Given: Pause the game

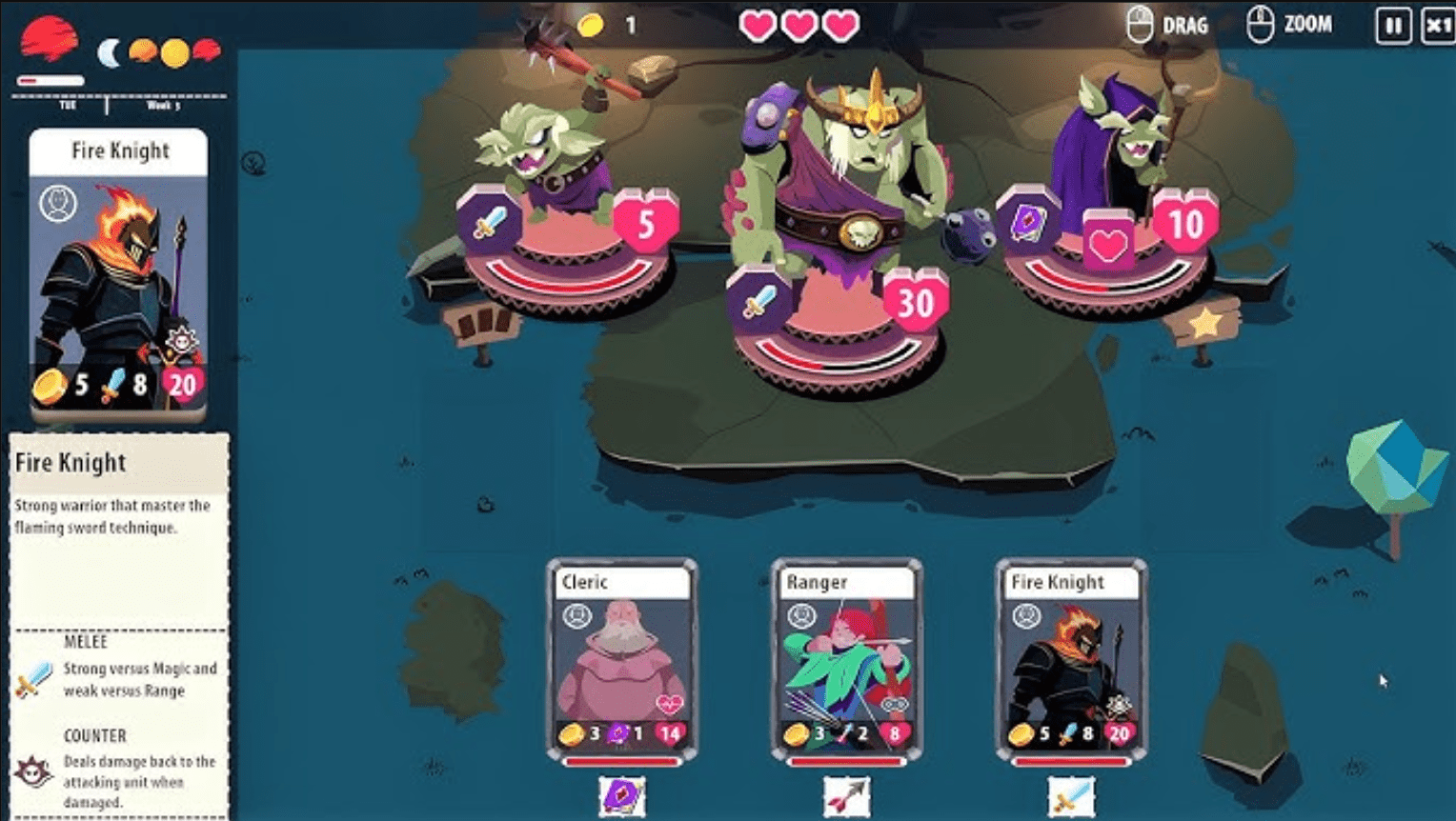Looking at the screenshot, I should pyautogui.click(x=1392, y=25).
